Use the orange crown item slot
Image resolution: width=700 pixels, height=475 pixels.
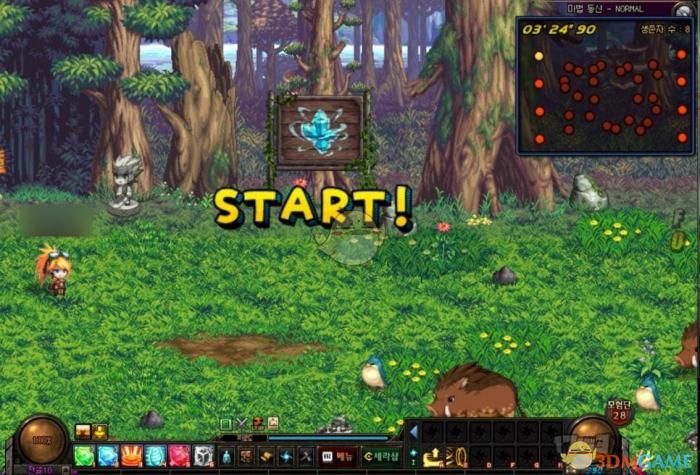tap(132, 456)
